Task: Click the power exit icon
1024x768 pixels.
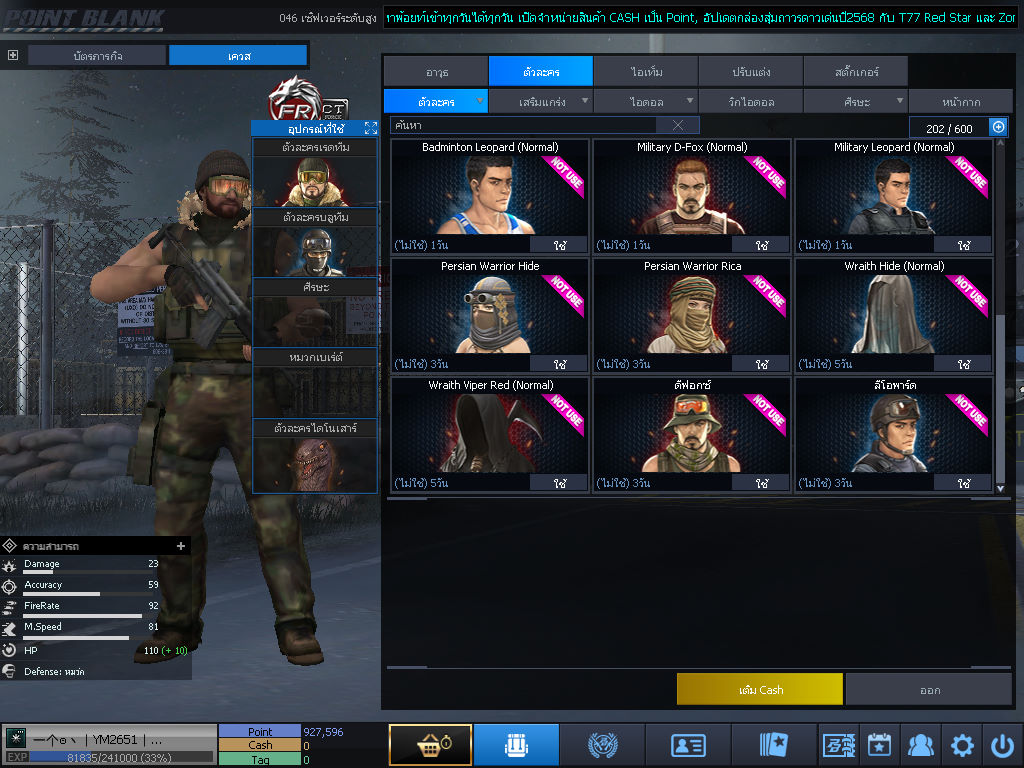Action: point(1002,745)
